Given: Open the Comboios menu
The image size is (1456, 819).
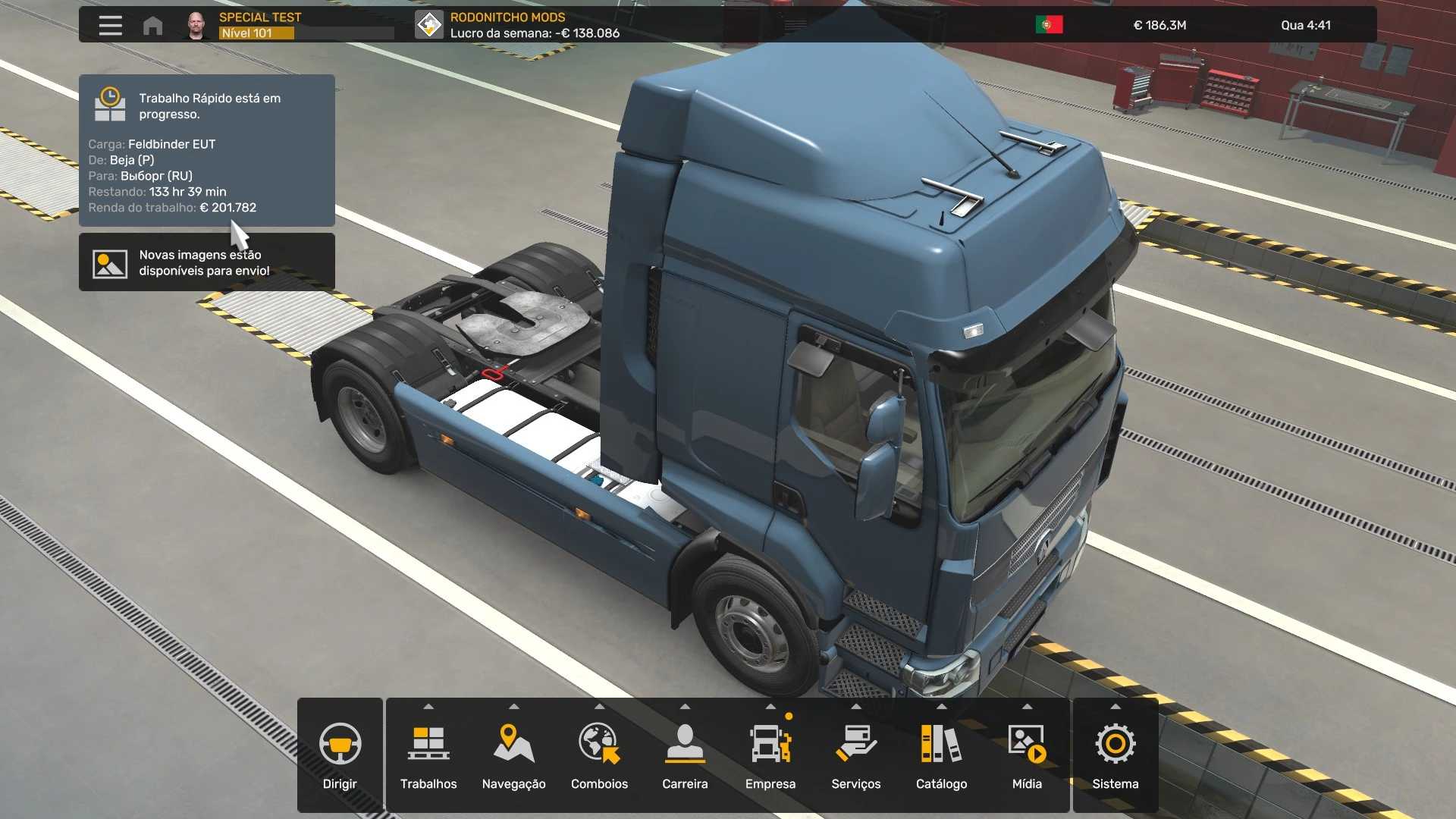Looking at the screenshot, I should coord(599,755).
